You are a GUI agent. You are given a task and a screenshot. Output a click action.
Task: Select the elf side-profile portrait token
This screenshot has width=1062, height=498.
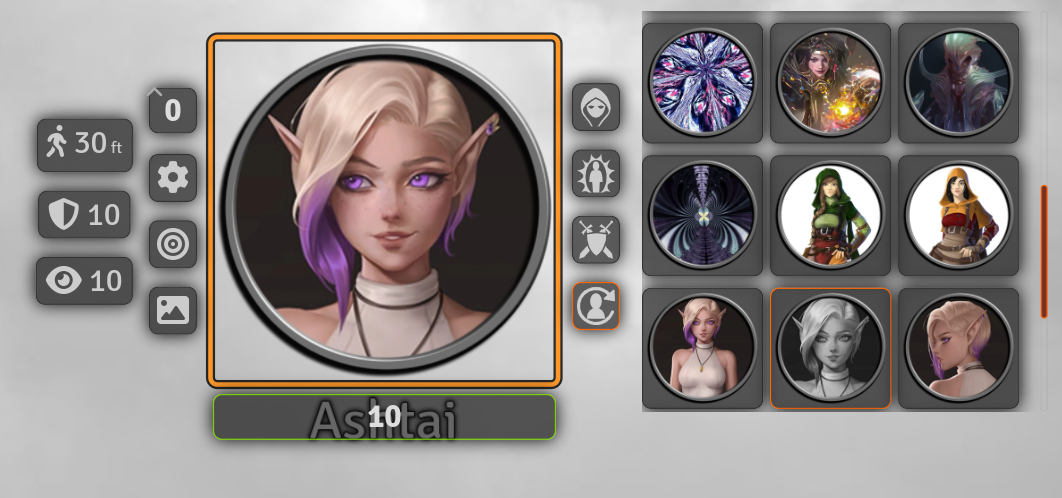point(958,348)
